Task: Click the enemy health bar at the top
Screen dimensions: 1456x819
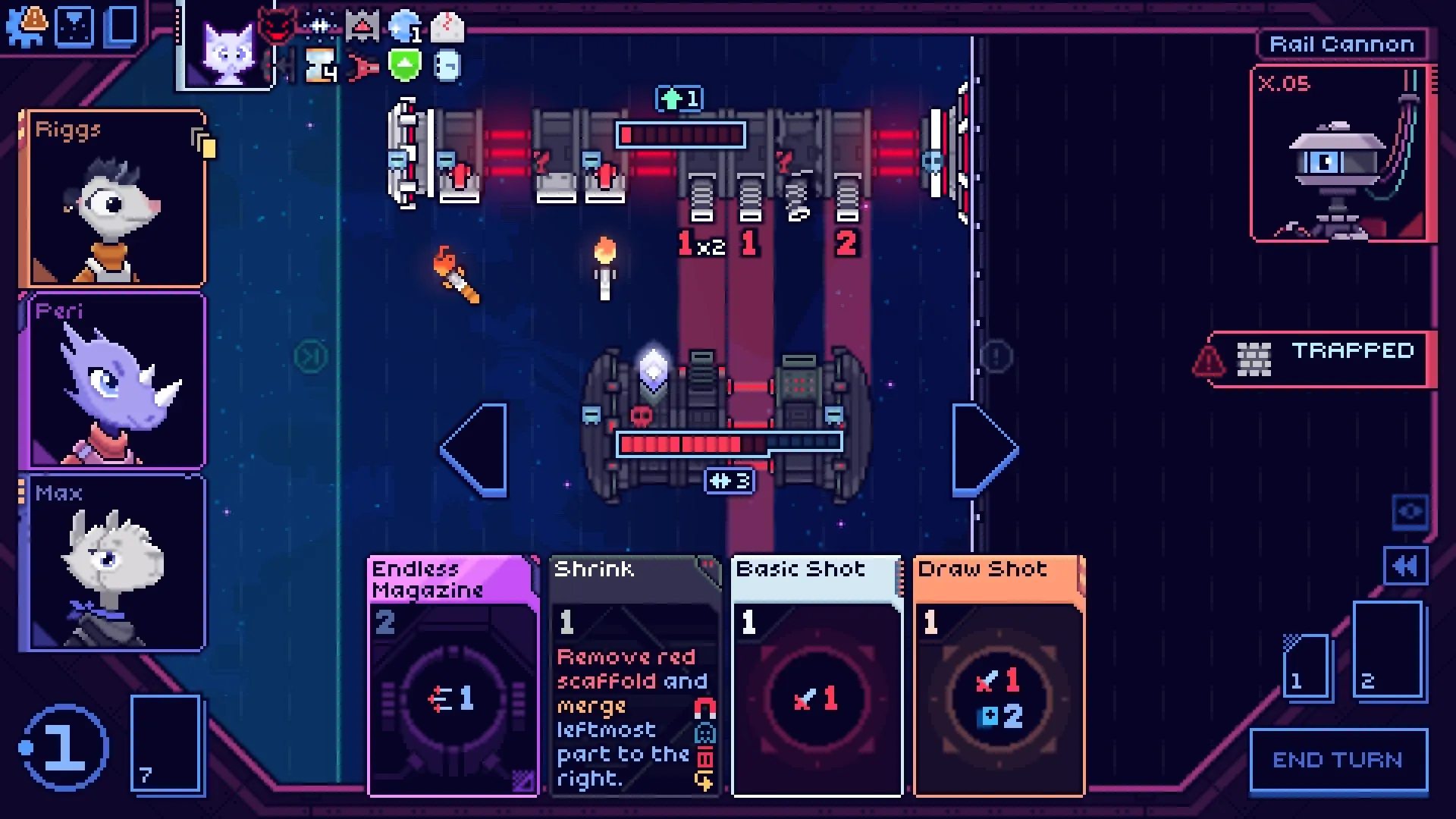Action: (x=681, y=135)
